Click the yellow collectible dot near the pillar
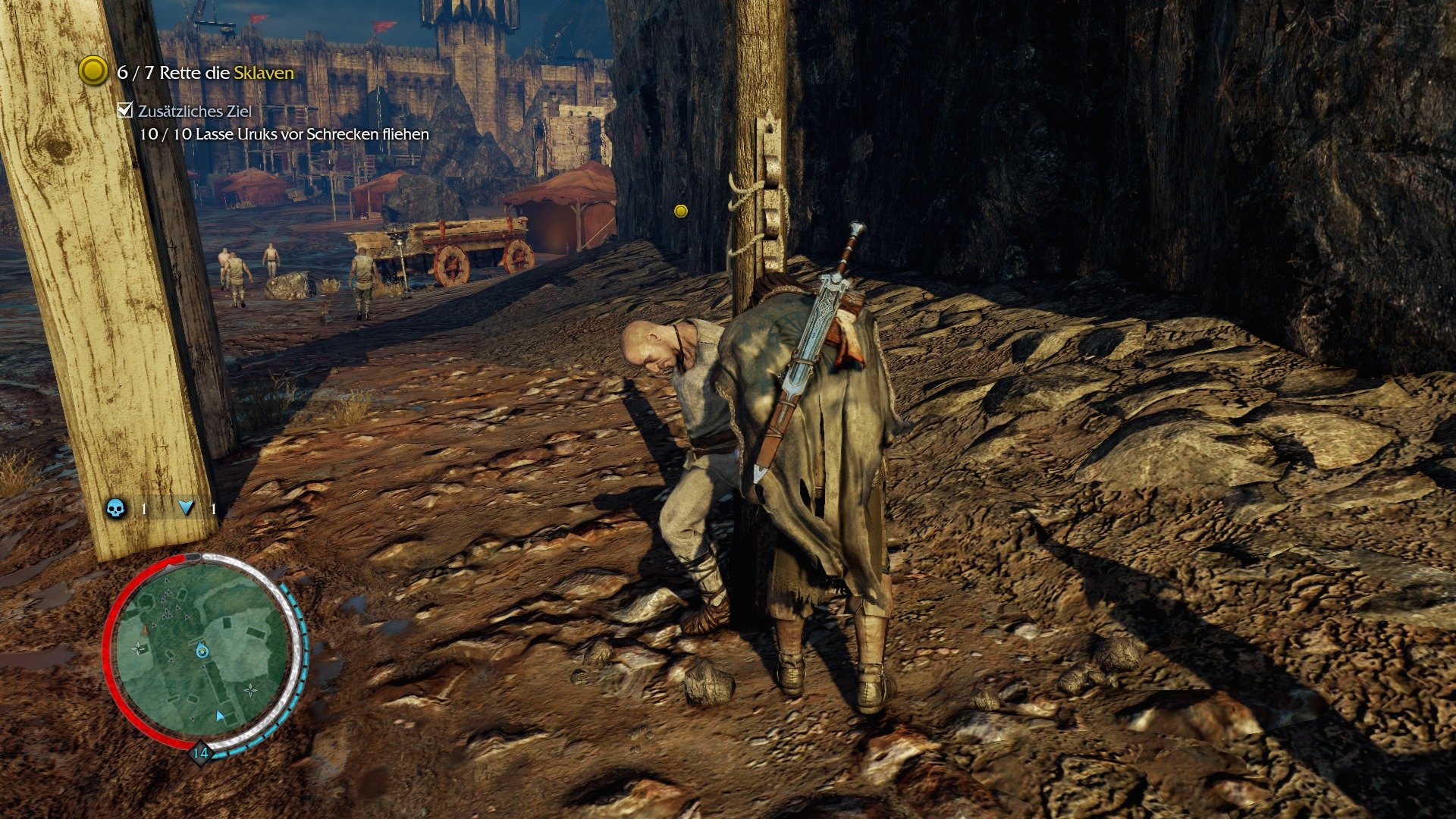Image resolution: width=1456 pixels, height=819 pixels. pyautogui.click(x=679, y=212)
